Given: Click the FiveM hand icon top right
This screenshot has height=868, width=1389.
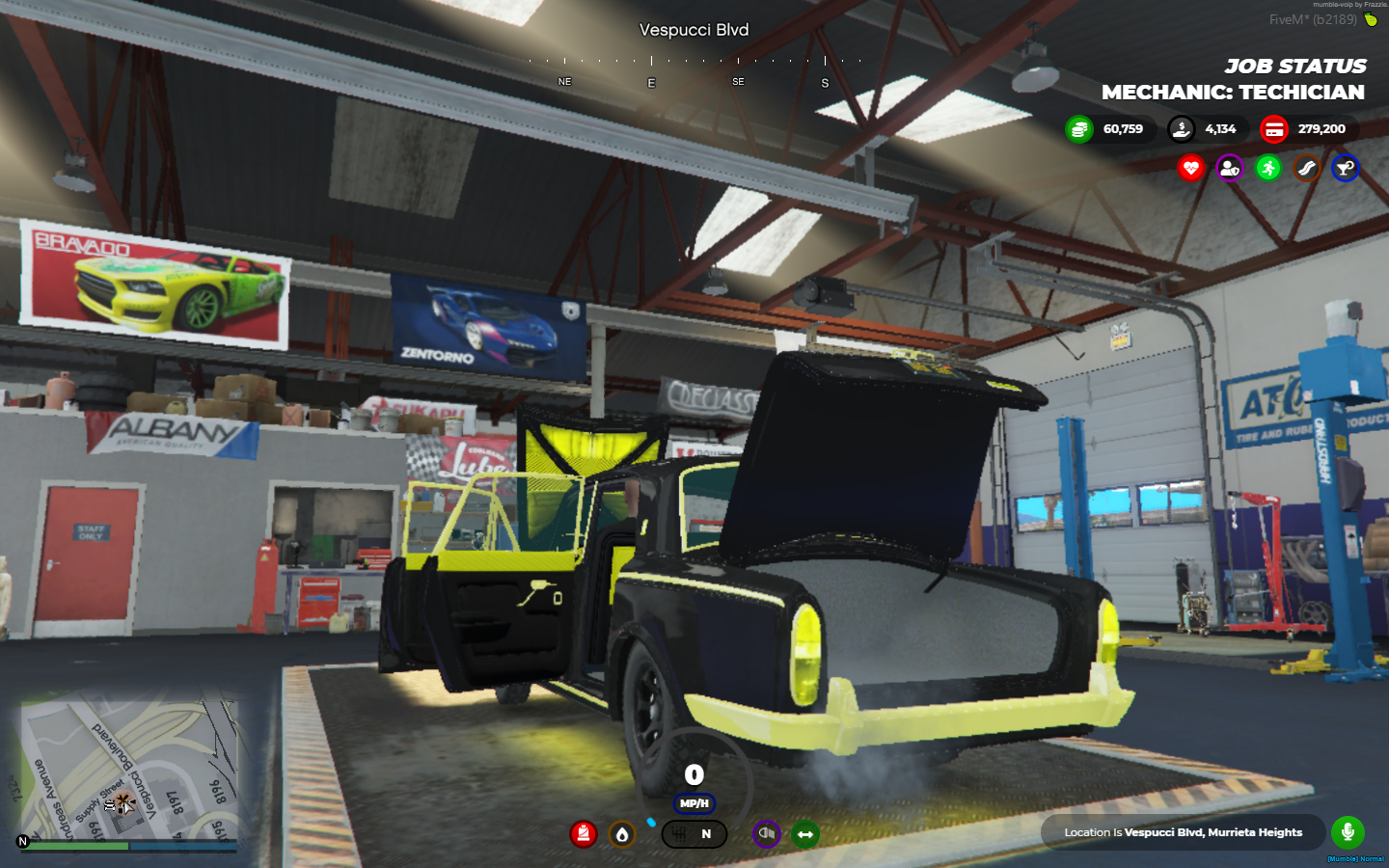Looking at the screenshot, I should pyautogui.click(x=1371, y=21).
